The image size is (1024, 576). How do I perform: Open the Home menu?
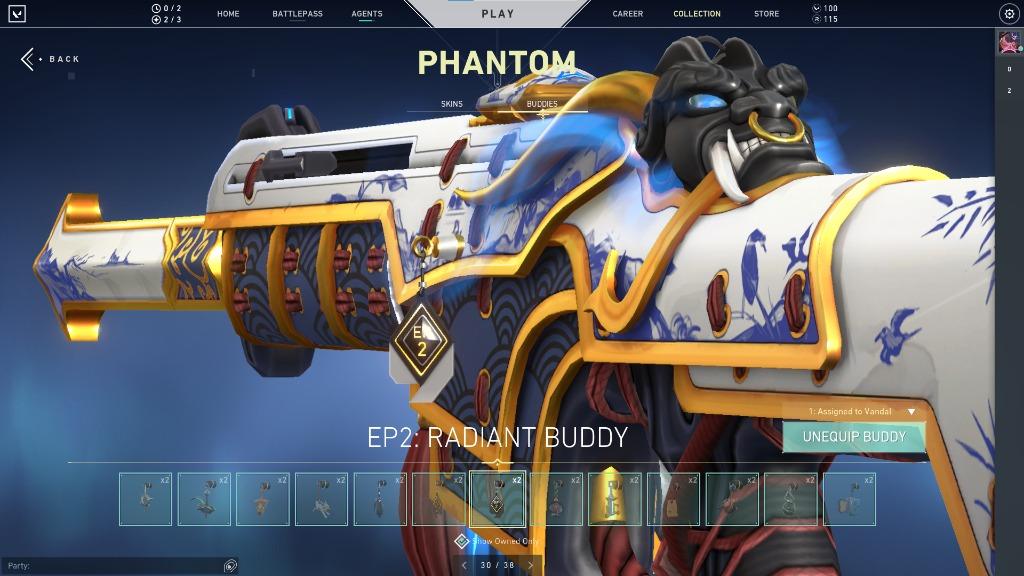[228, 14]
